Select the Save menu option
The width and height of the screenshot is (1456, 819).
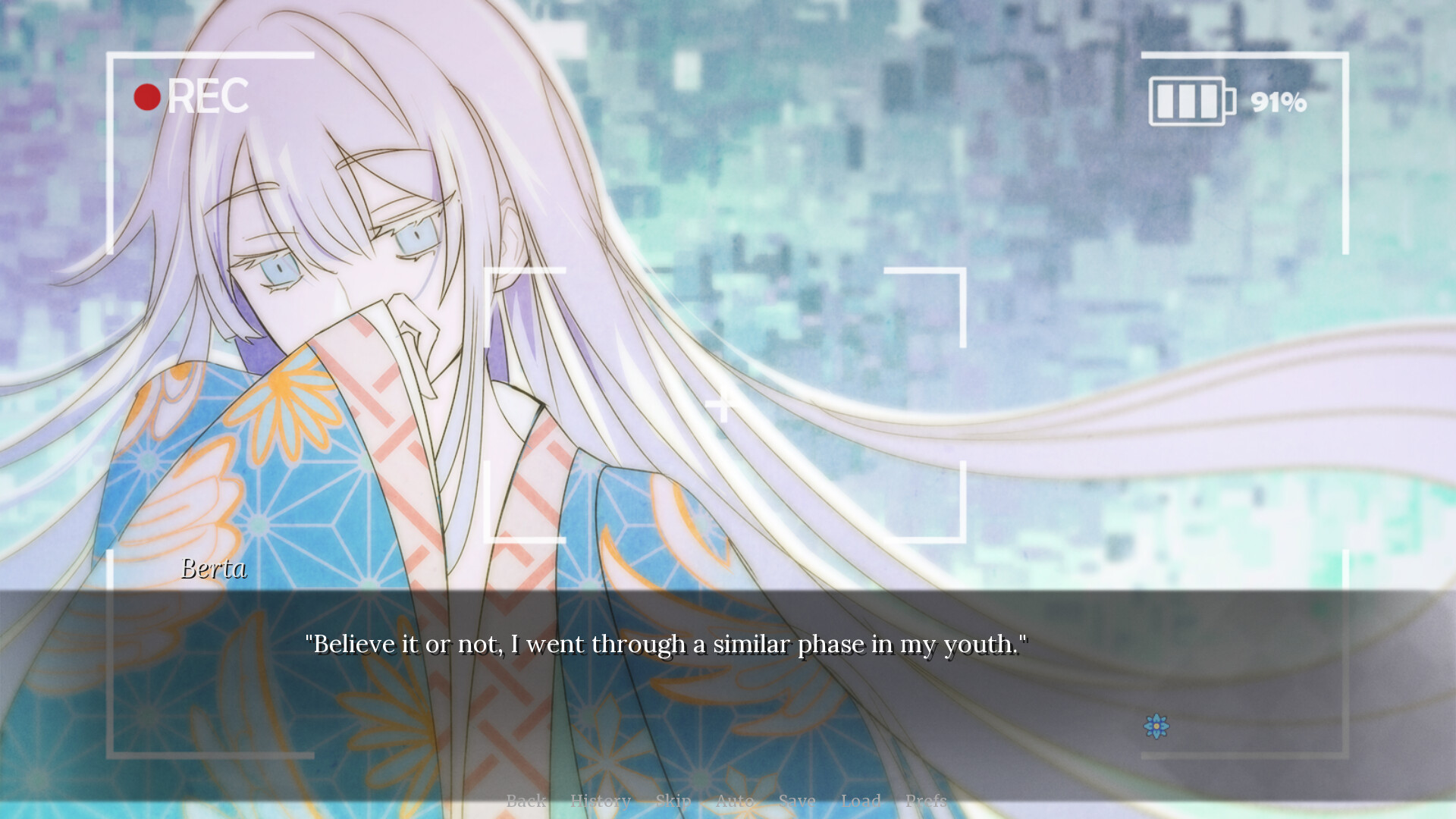pos(798,800)
